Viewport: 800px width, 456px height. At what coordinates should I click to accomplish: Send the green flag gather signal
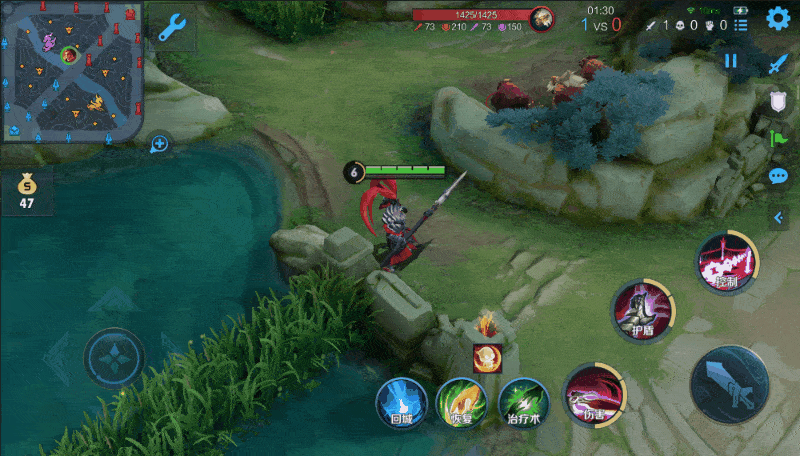point(779,138)
